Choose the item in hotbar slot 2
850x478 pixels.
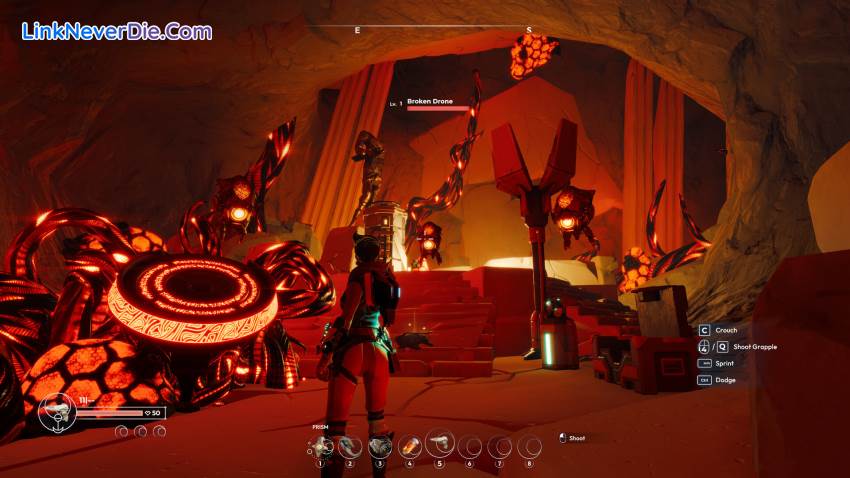350,446
